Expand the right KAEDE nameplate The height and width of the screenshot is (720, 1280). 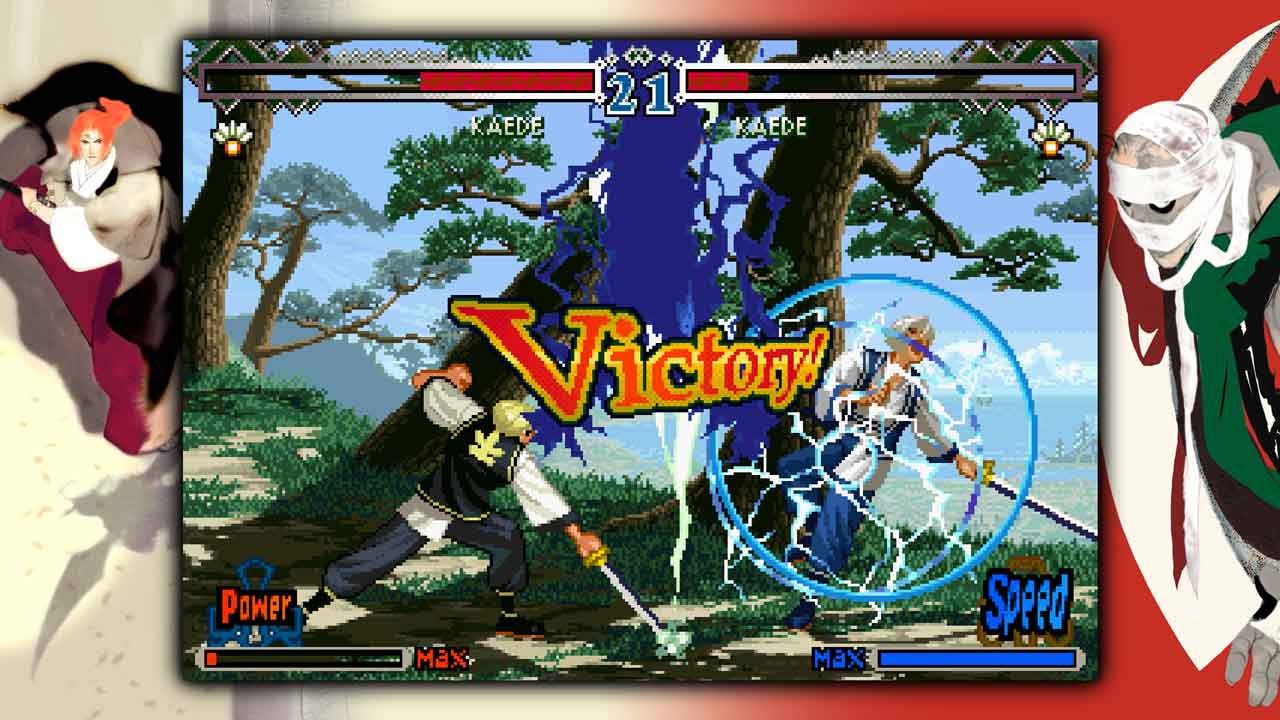click(770, 127)
